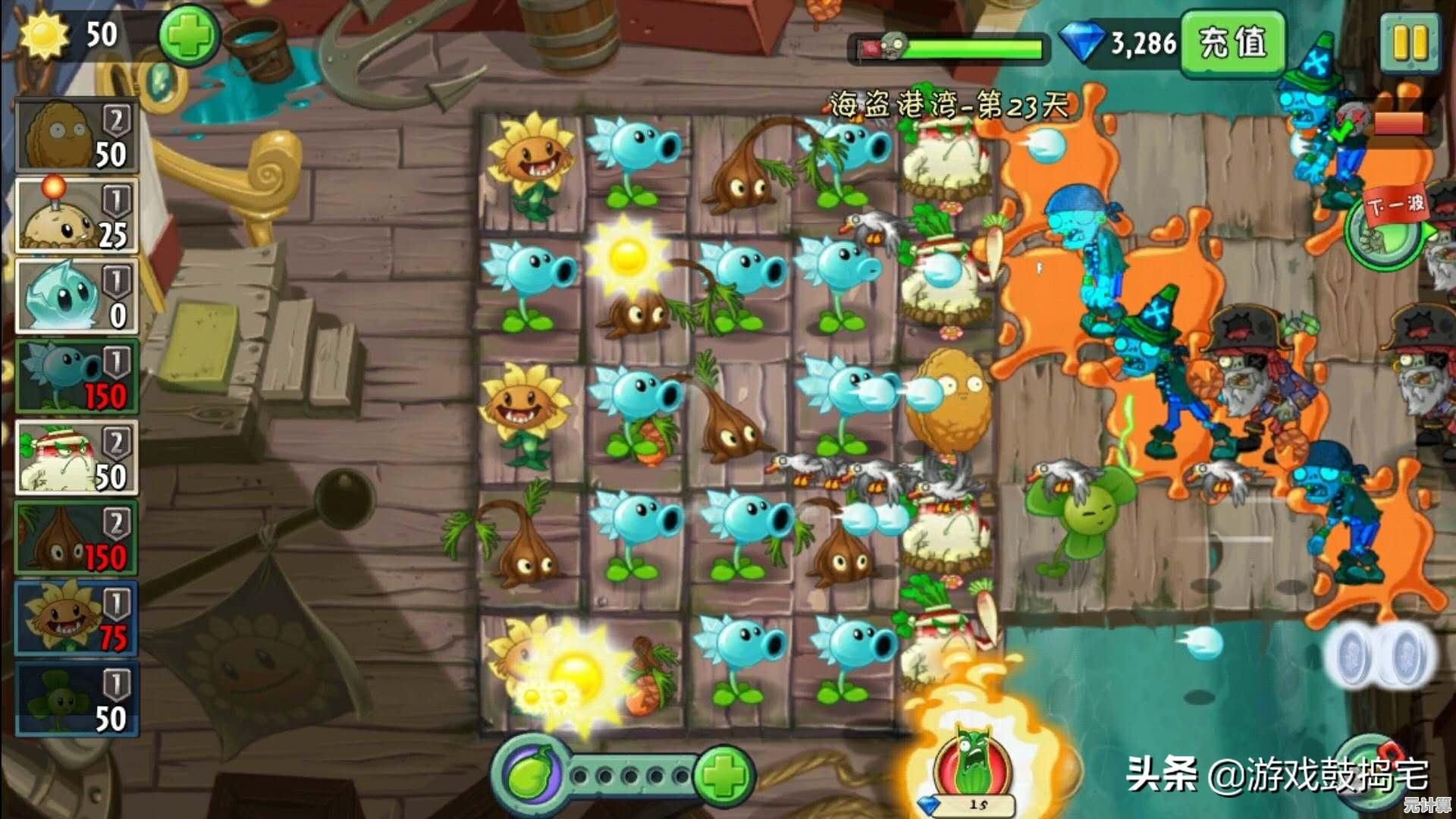Choose the Potato Mine seed packet

pyautogui.click(x=77, y=216)
